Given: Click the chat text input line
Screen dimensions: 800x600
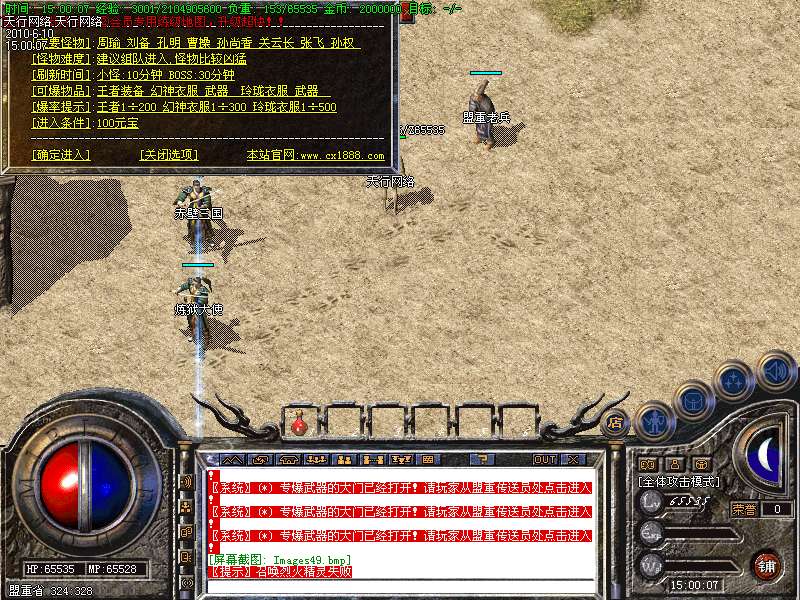Looking at the screenshot, I should [400, 586].
